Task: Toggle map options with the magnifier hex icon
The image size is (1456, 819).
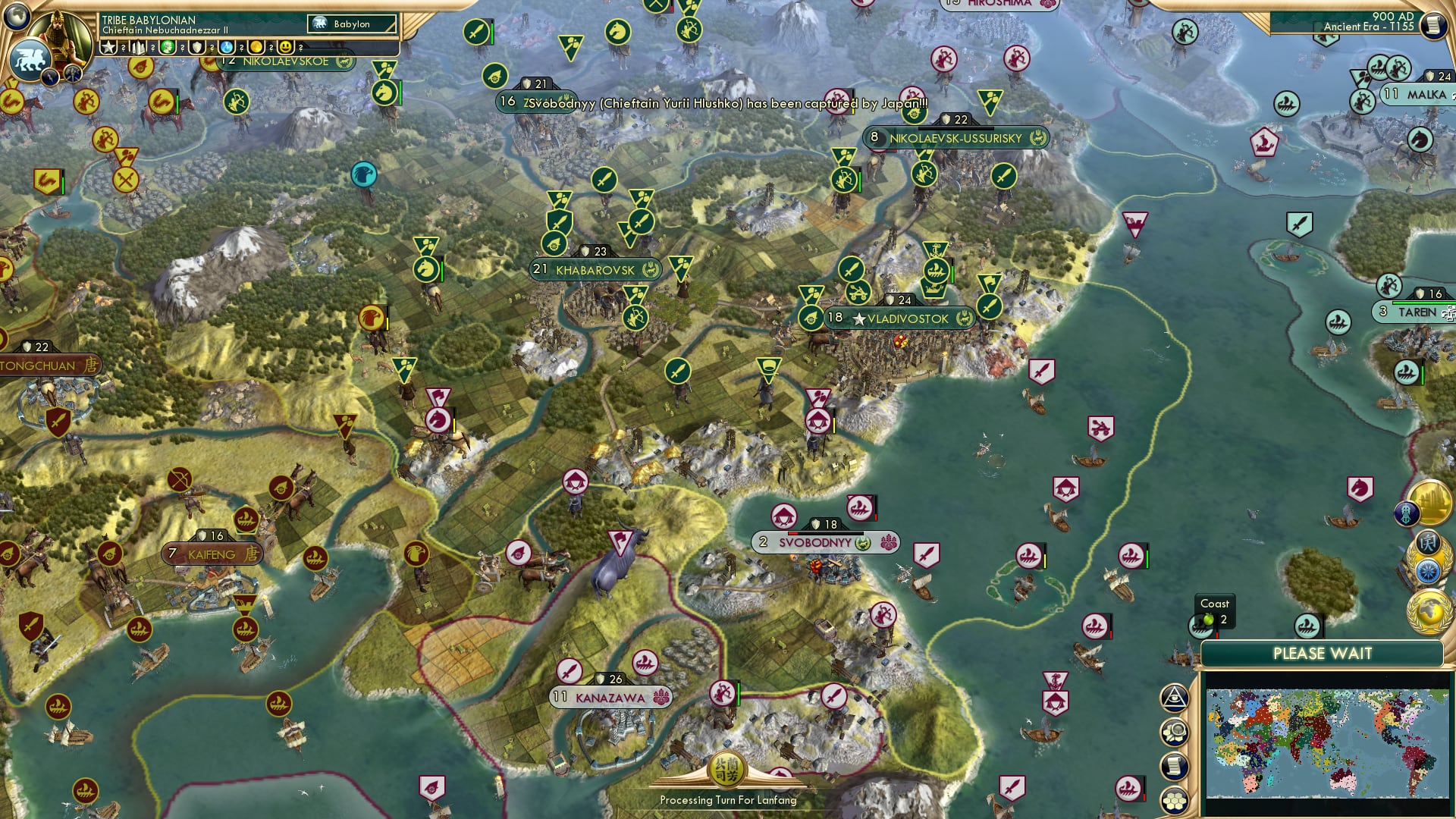Action: click(x=1174, y=732)
